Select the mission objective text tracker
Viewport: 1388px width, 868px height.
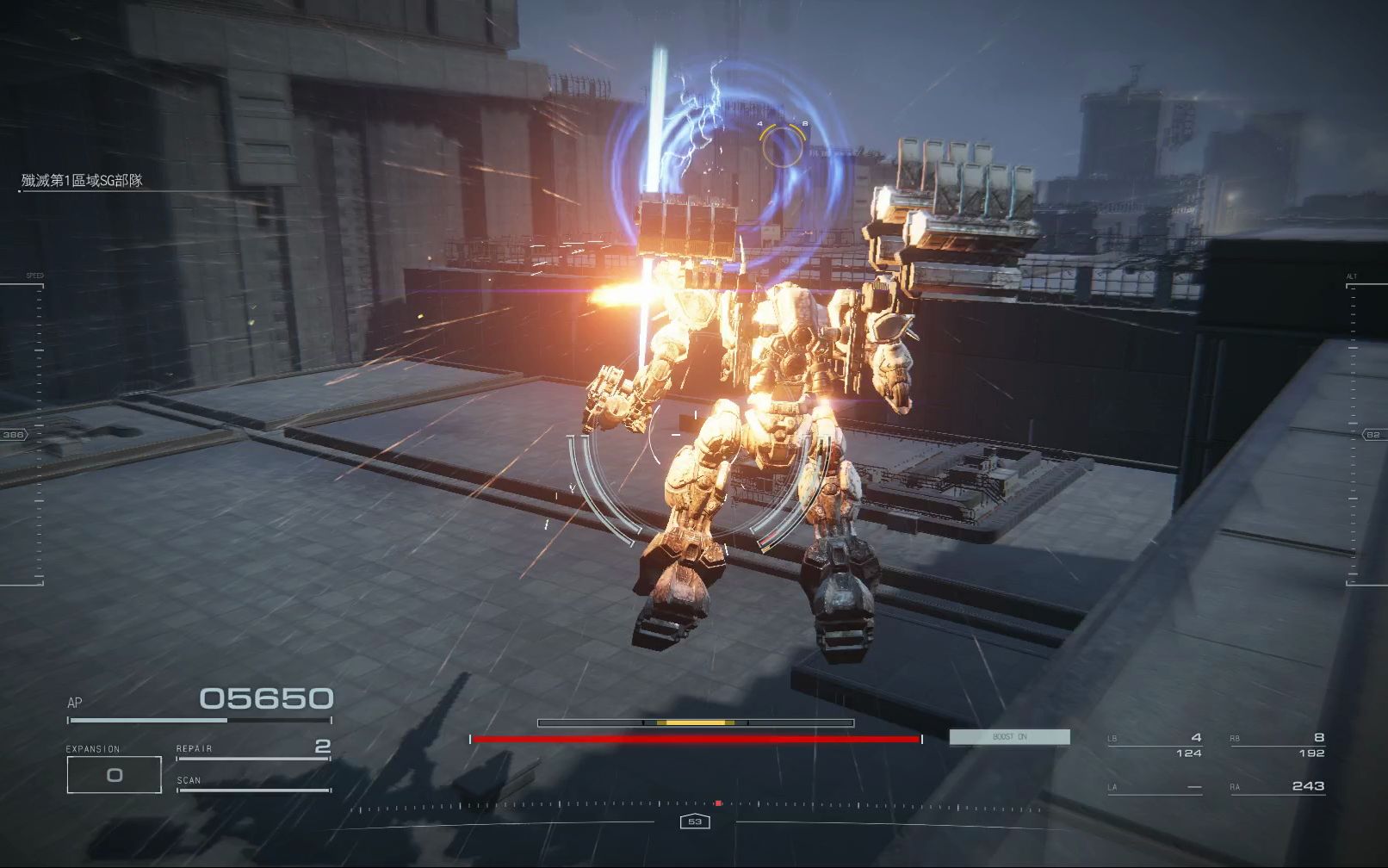[83, 181]
